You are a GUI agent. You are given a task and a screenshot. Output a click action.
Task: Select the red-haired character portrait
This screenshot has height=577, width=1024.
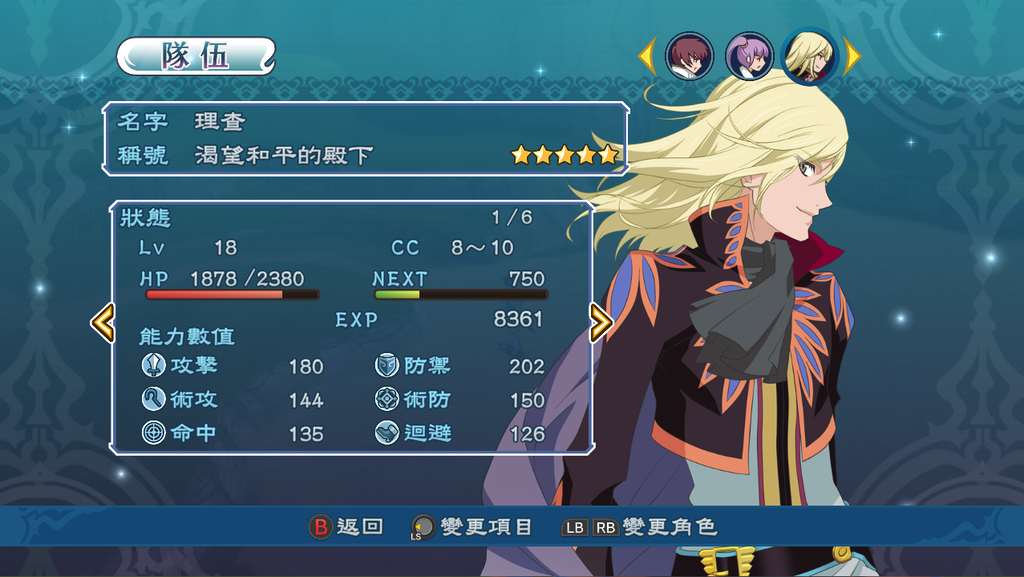click(x=689, y=56)
